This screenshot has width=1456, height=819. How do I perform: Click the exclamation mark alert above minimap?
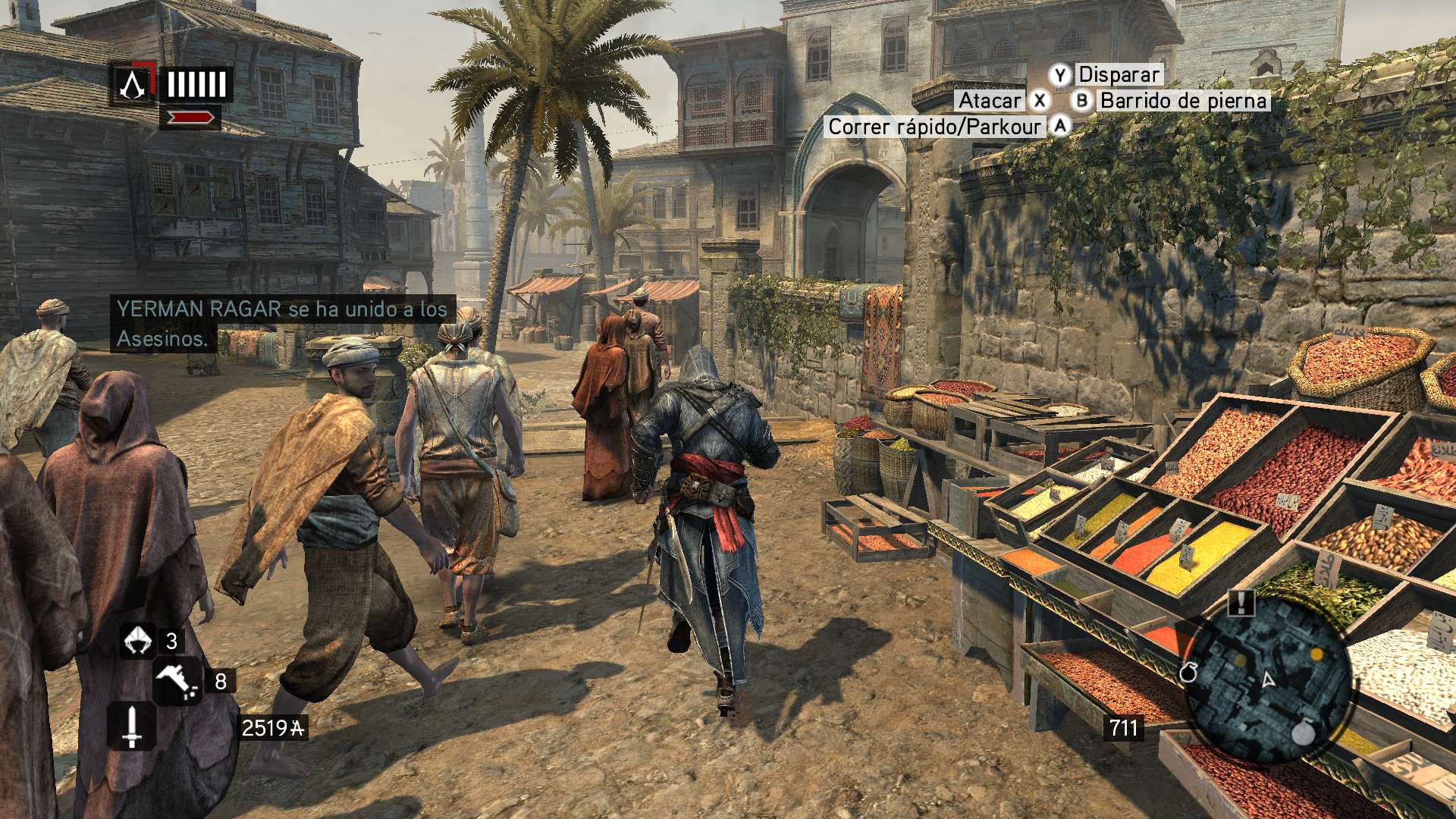point(1241,603)
